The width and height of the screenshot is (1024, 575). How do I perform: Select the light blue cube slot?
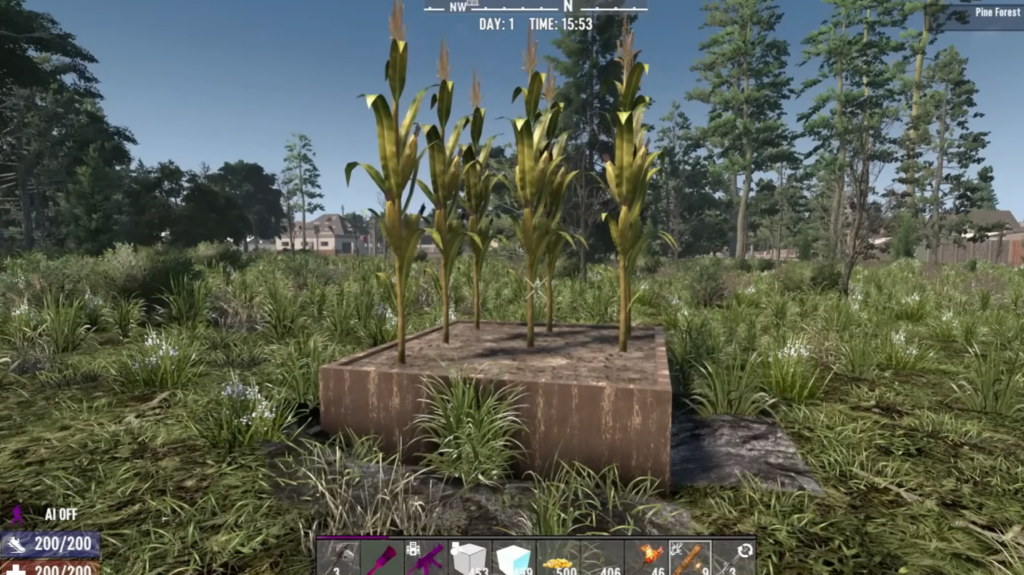tap(514, 558)
